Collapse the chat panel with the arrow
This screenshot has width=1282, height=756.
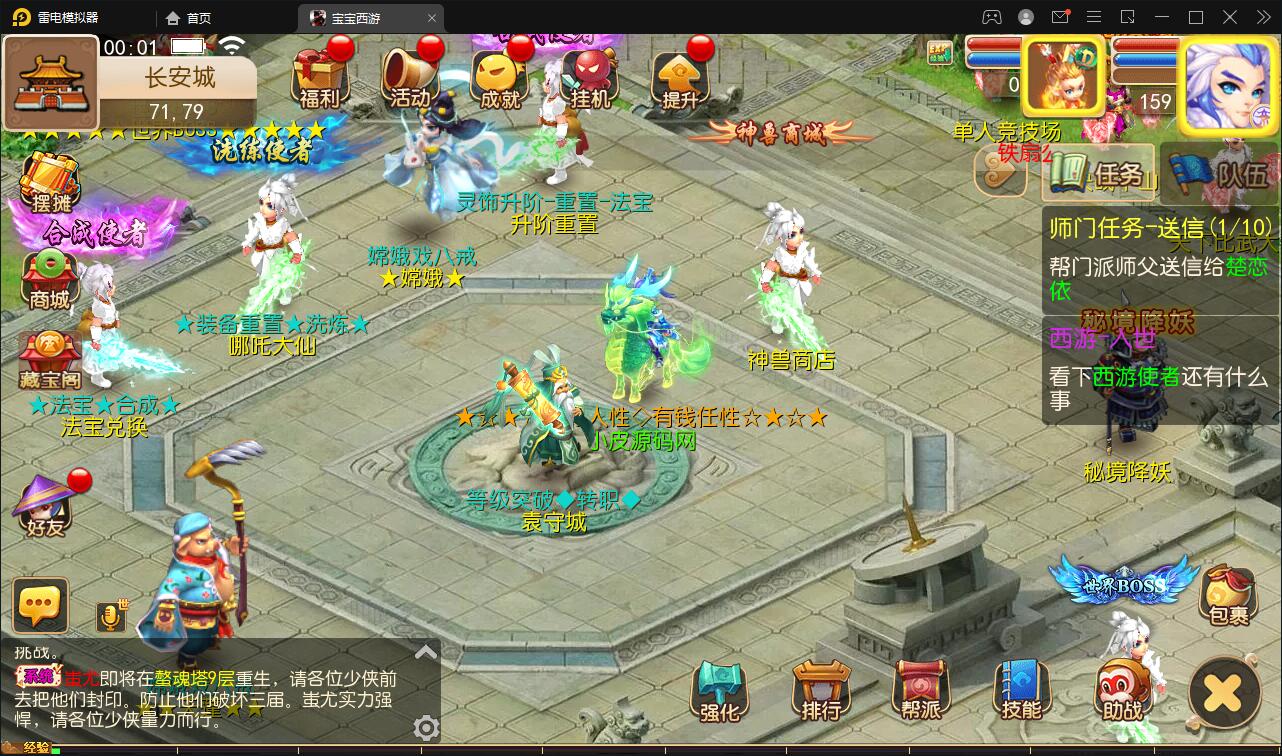point(426,650)
